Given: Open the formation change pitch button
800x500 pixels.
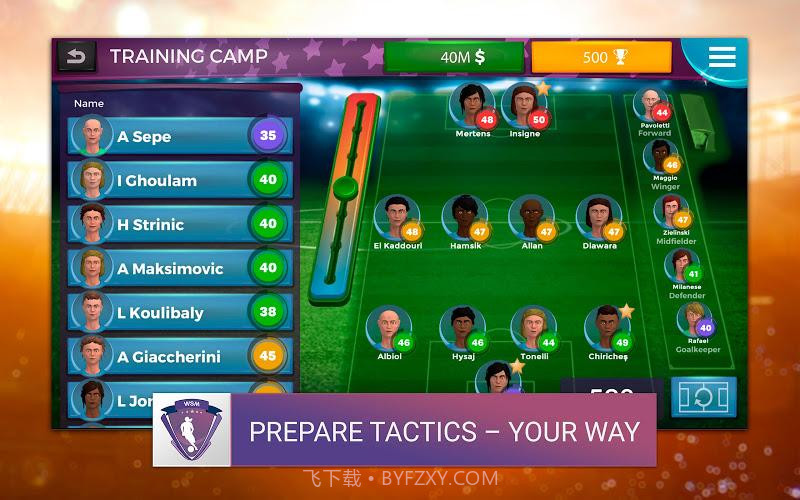Looking at the screenshot, I should click(703, 397).
